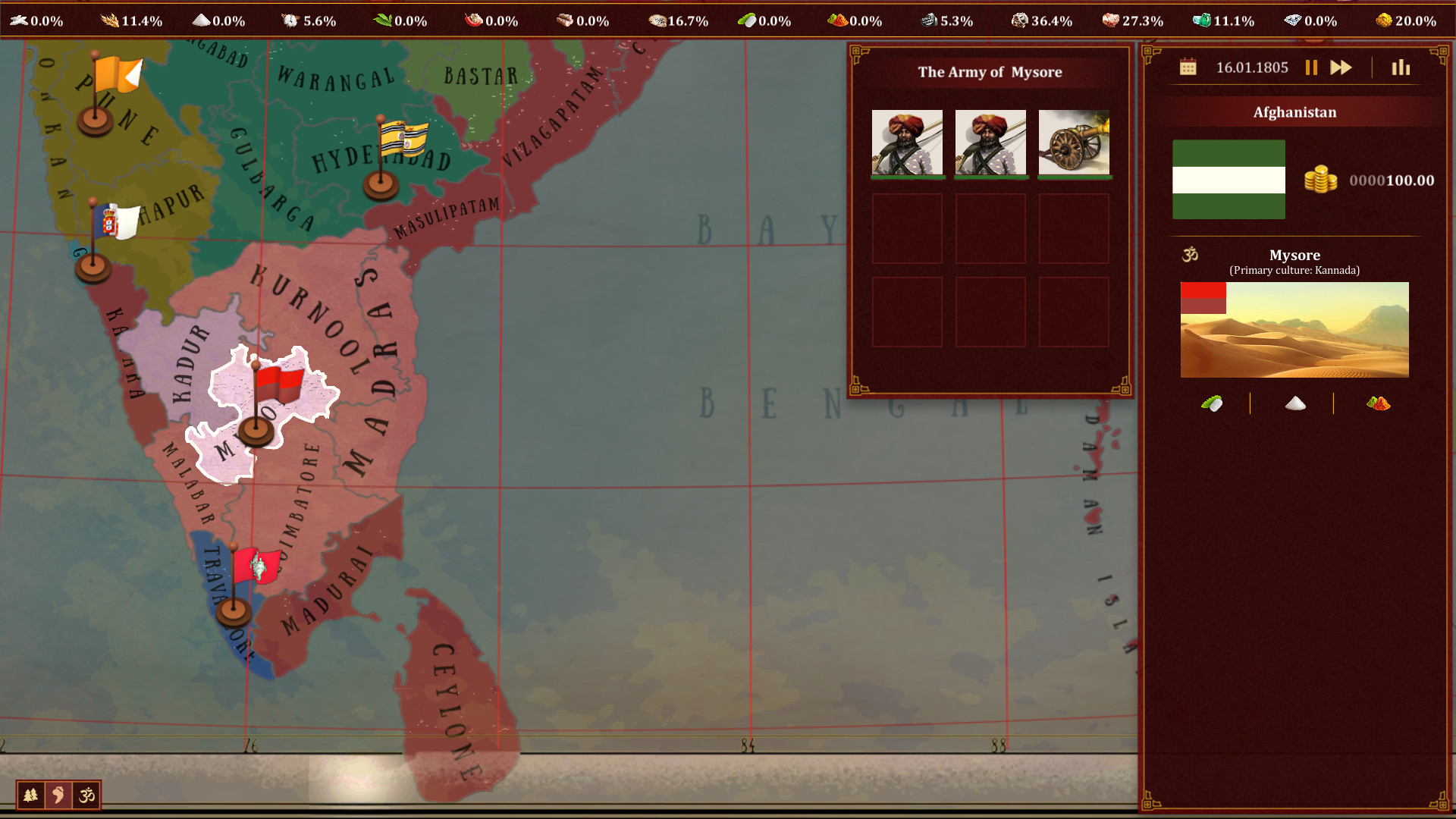1456x819 pixels.
Task: Open the emerald resource indicator at 11.1%
Action: (1202, 20)
